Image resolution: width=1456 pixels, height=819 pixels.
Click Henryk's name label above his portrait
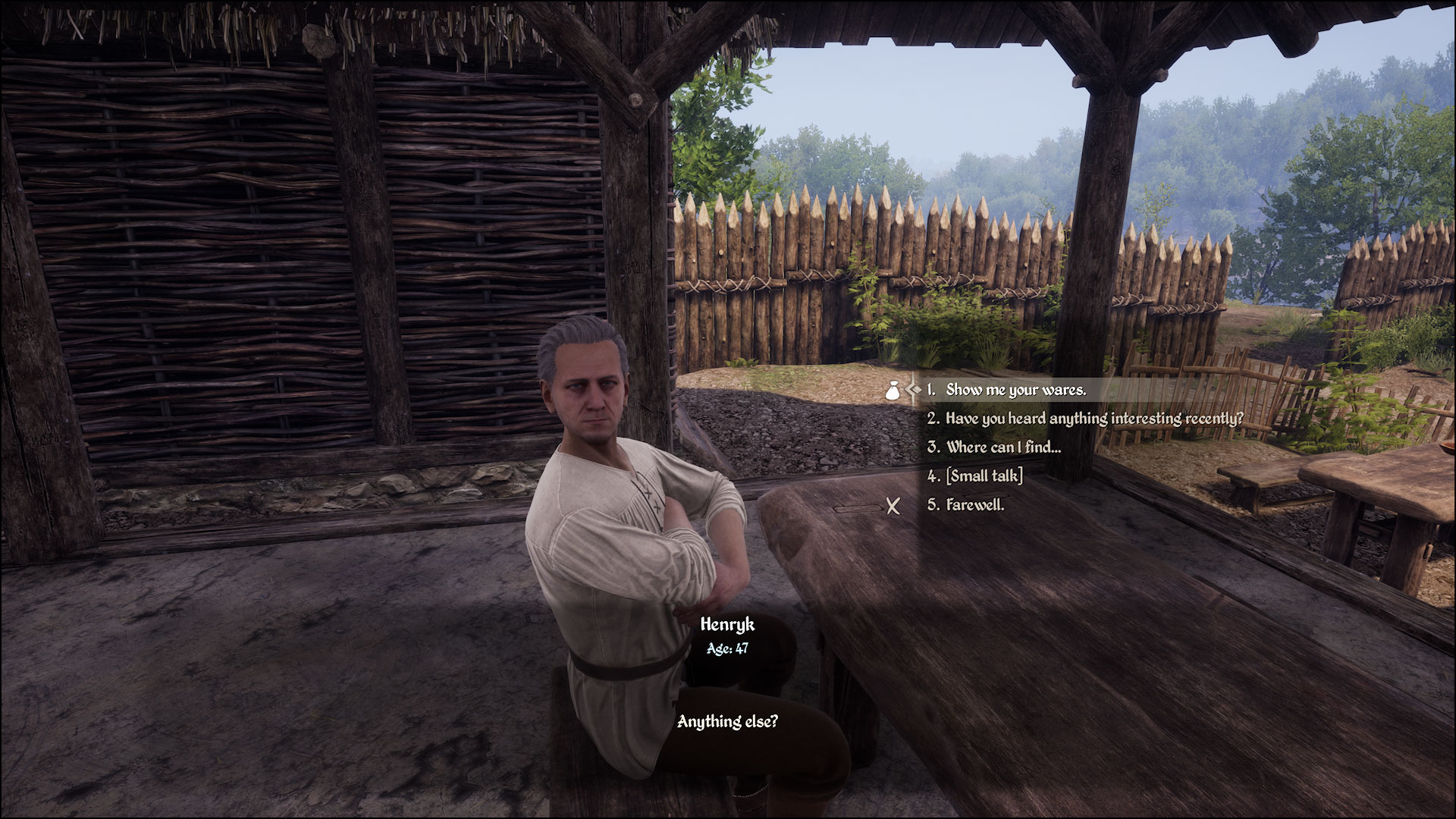point(729,625)
